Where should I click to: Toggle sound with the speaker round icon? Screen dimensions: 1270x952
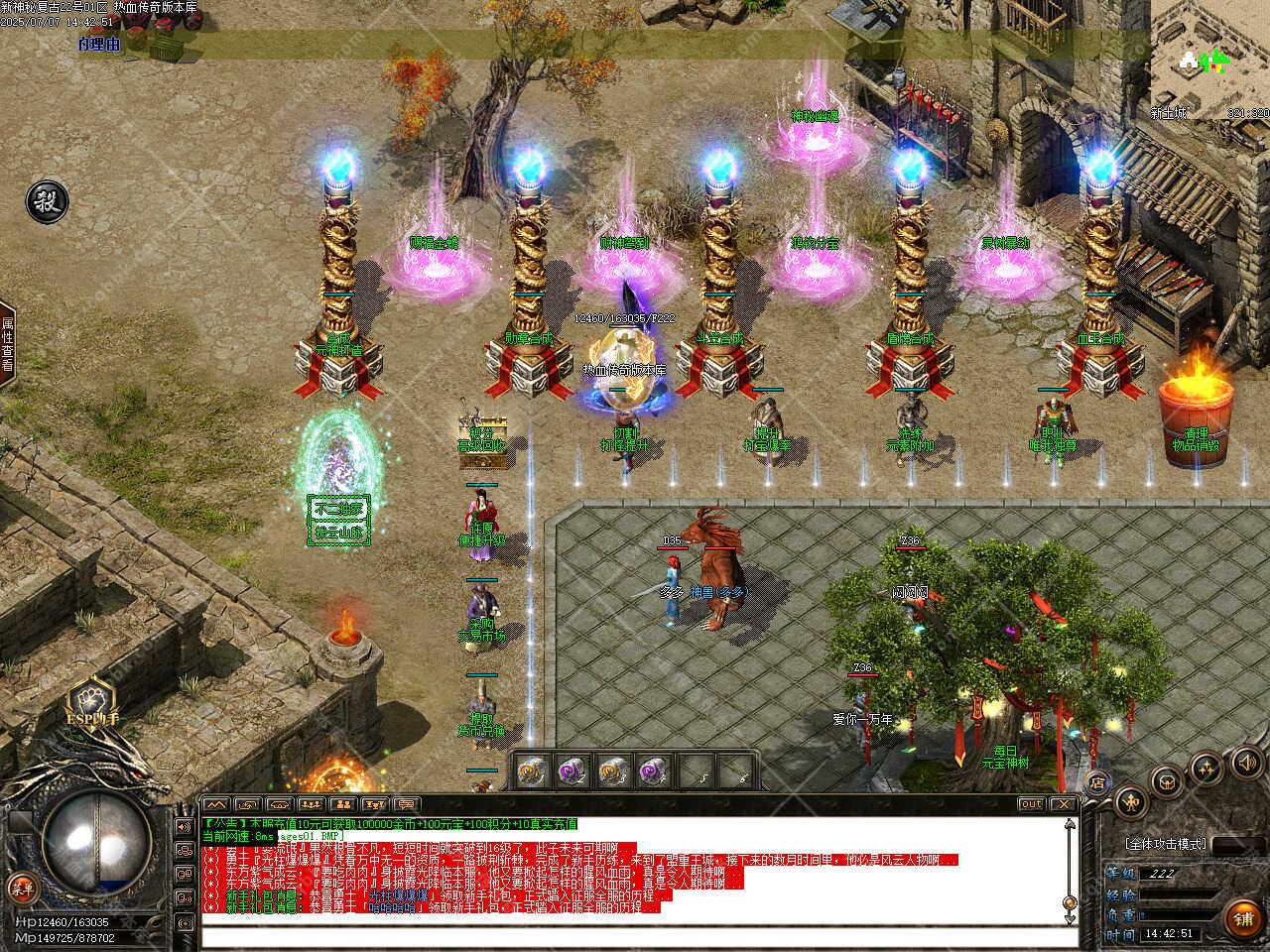(1246, 762)
